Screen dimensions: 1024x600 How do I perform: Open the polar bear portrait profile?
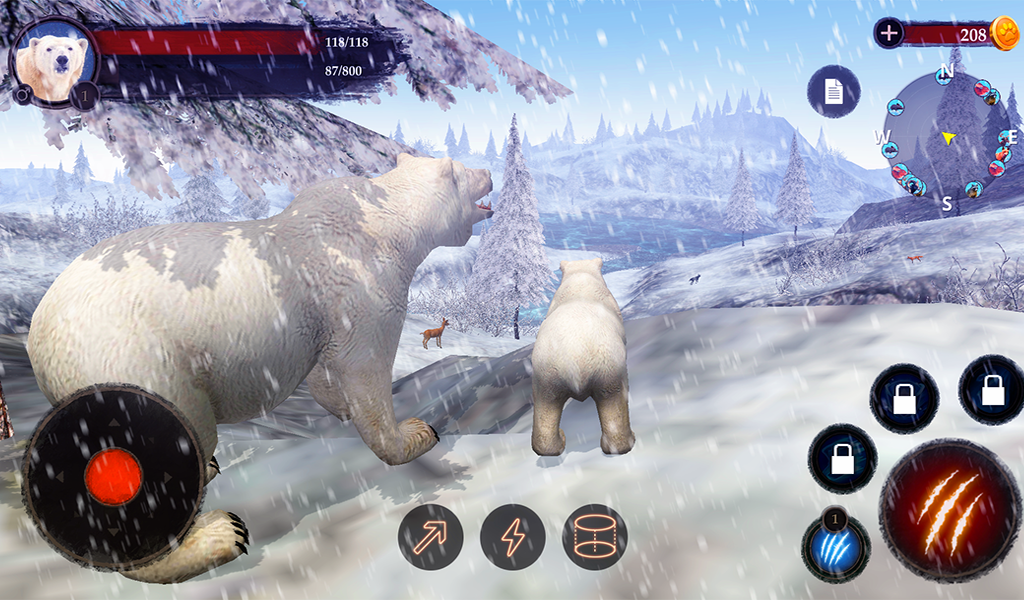click(54, 62)
